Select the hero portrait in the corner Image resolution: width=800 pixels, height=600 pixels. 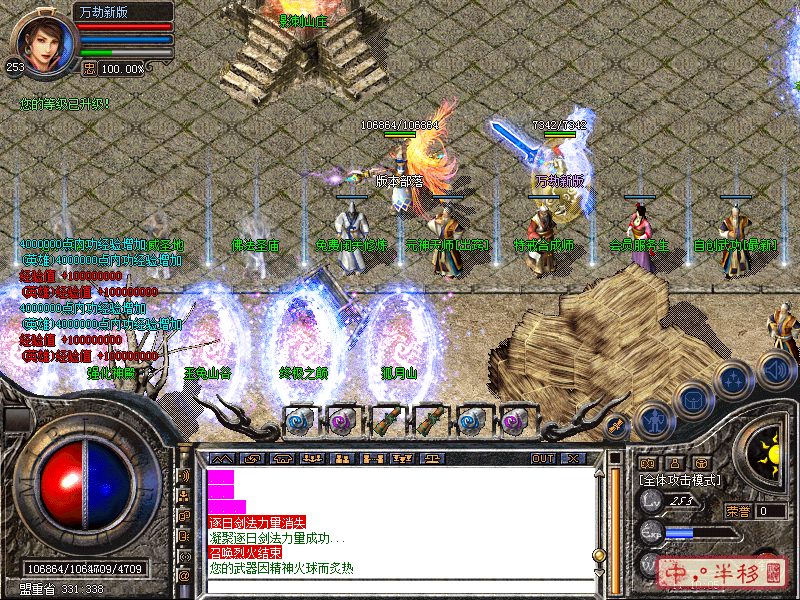click(43, 43)
